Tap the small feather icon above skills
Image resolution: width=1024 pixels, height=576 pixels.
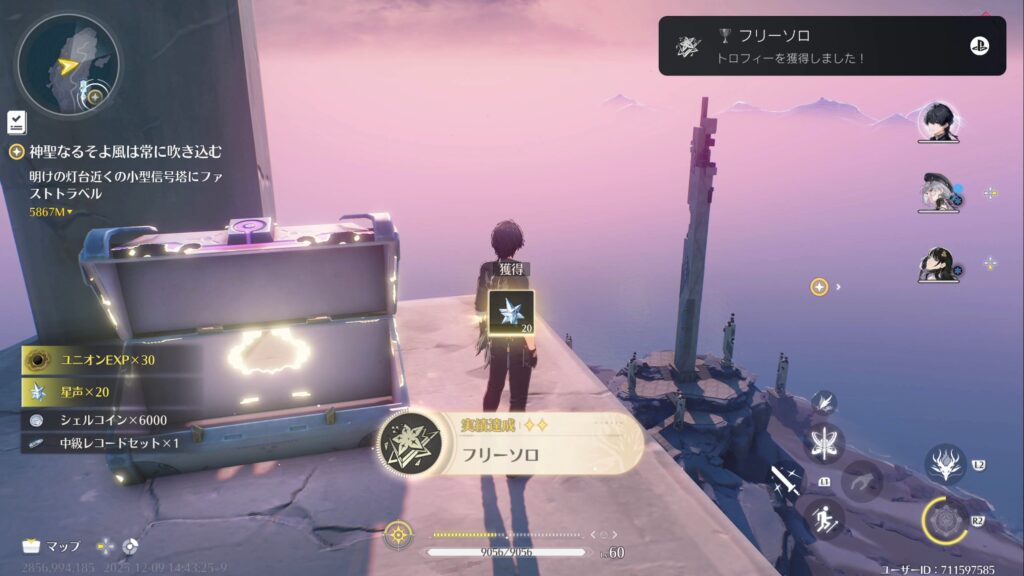(x=826, y=403)
